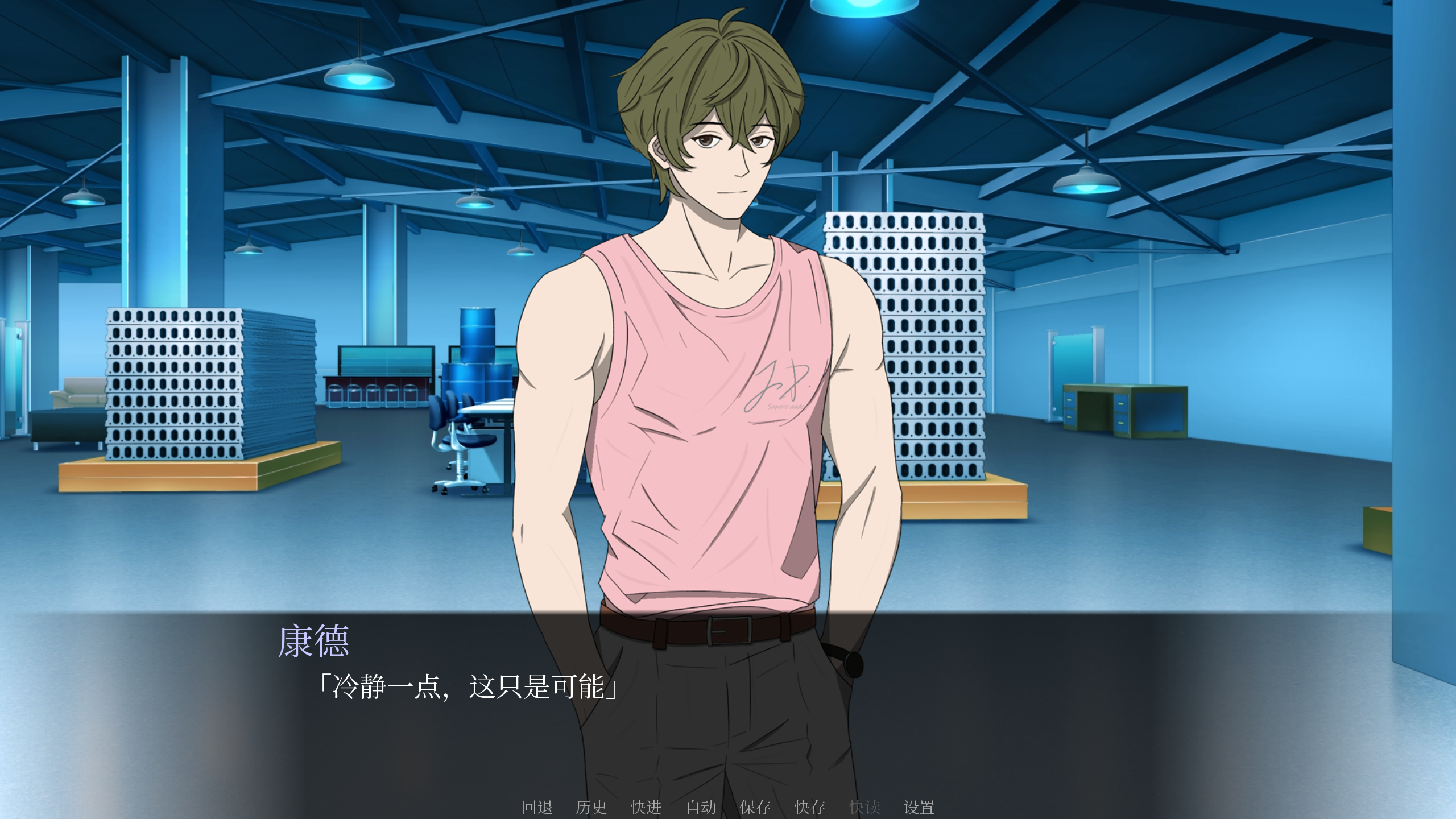Open the 保存 (save) menu
The image size is (1456, 819).
pyautogui.click(x=755, y=806)
